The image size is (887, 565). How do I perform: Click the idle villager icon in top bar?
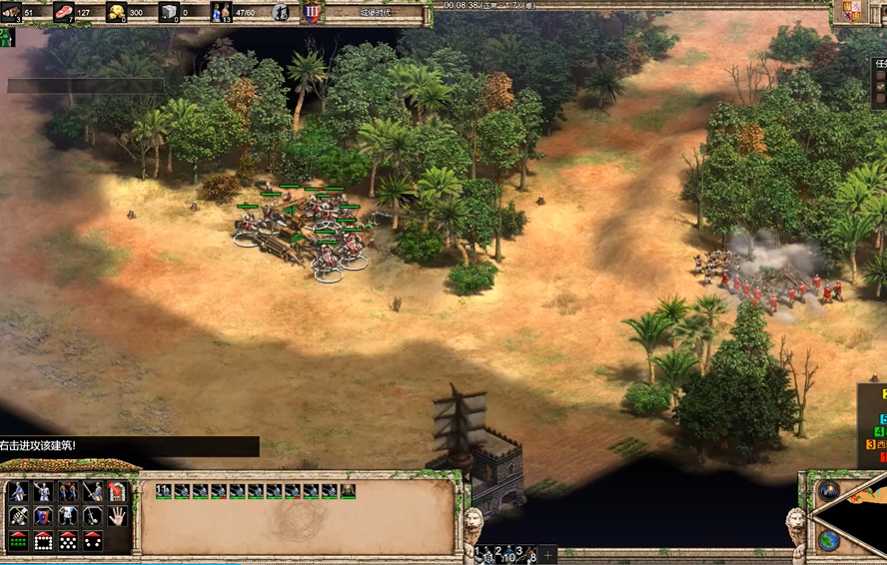(x=281, y=12)
